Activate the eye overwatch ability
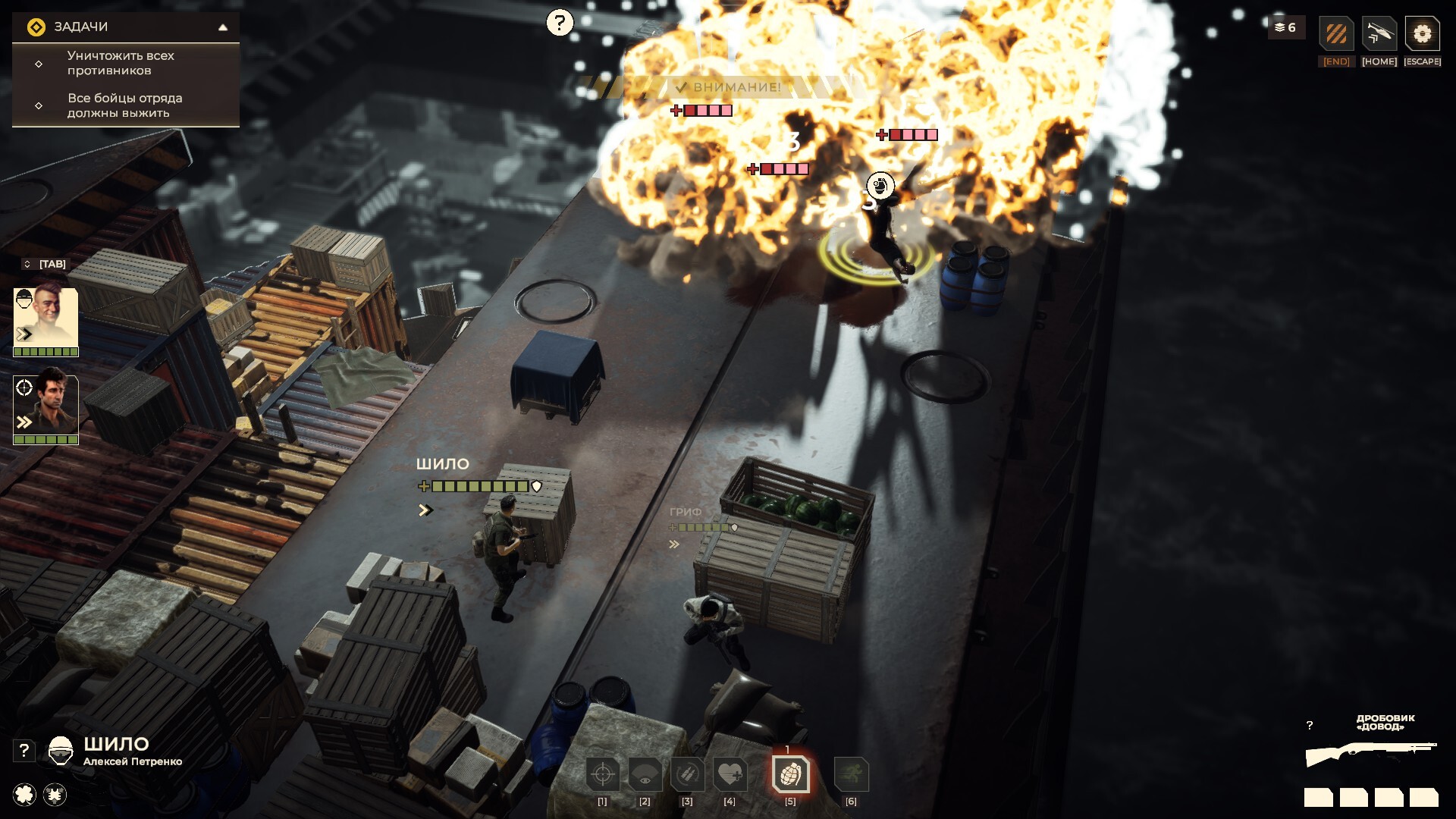 (x=645, y=774)
